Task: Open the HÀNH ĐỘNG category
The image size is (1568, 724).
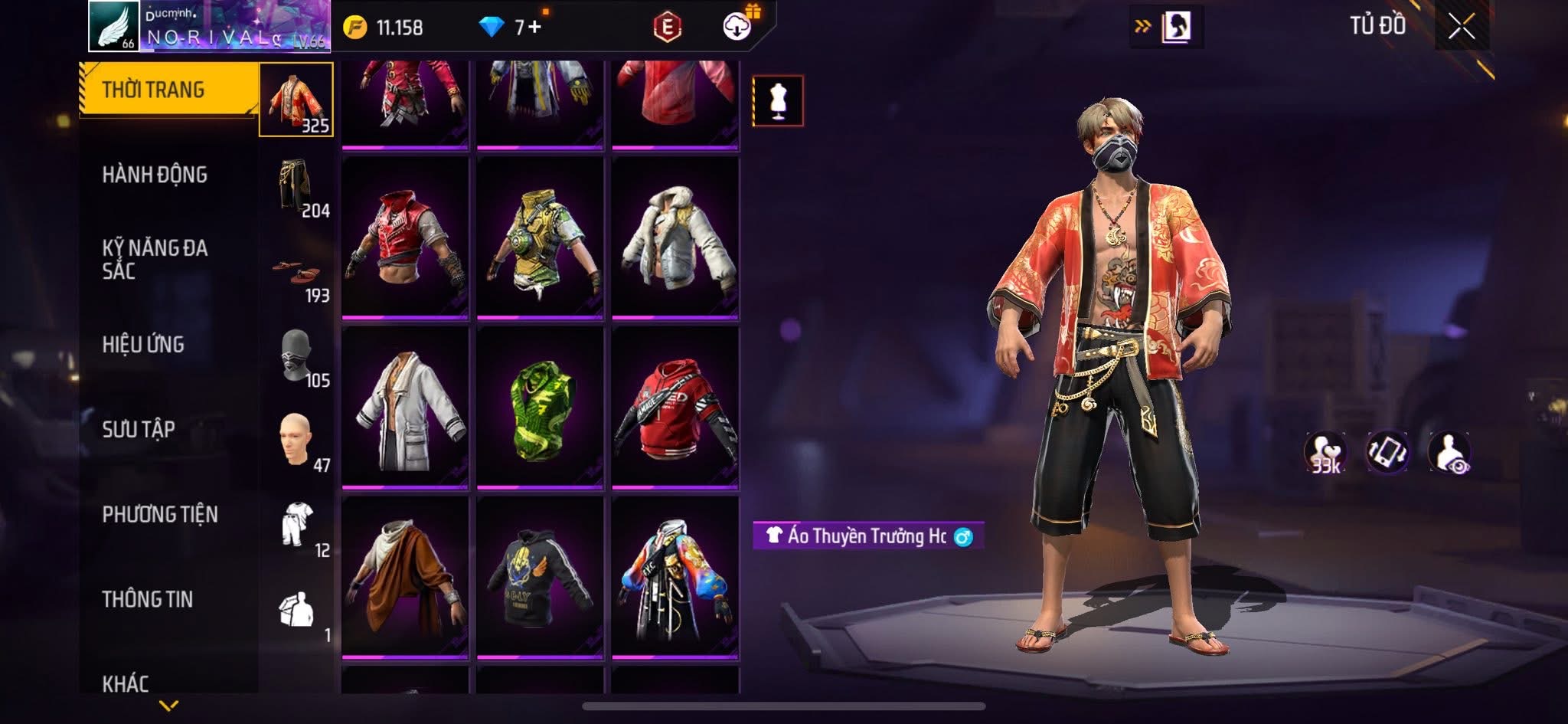Action: (x=155, y=175)
